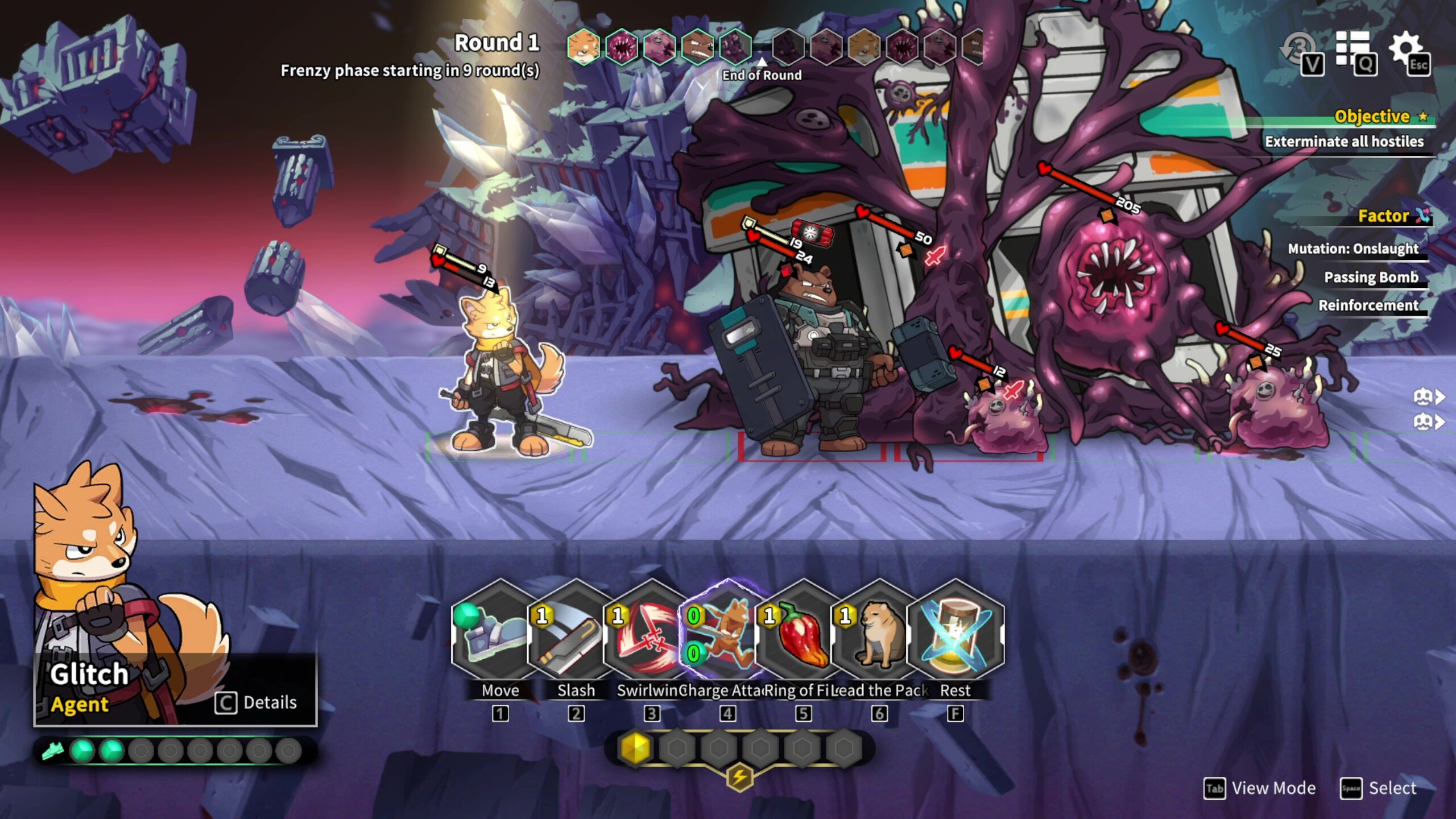View the Exterminate all hostiles objective
Viewport: 1456px width, 819px height.
[1343, 142]
